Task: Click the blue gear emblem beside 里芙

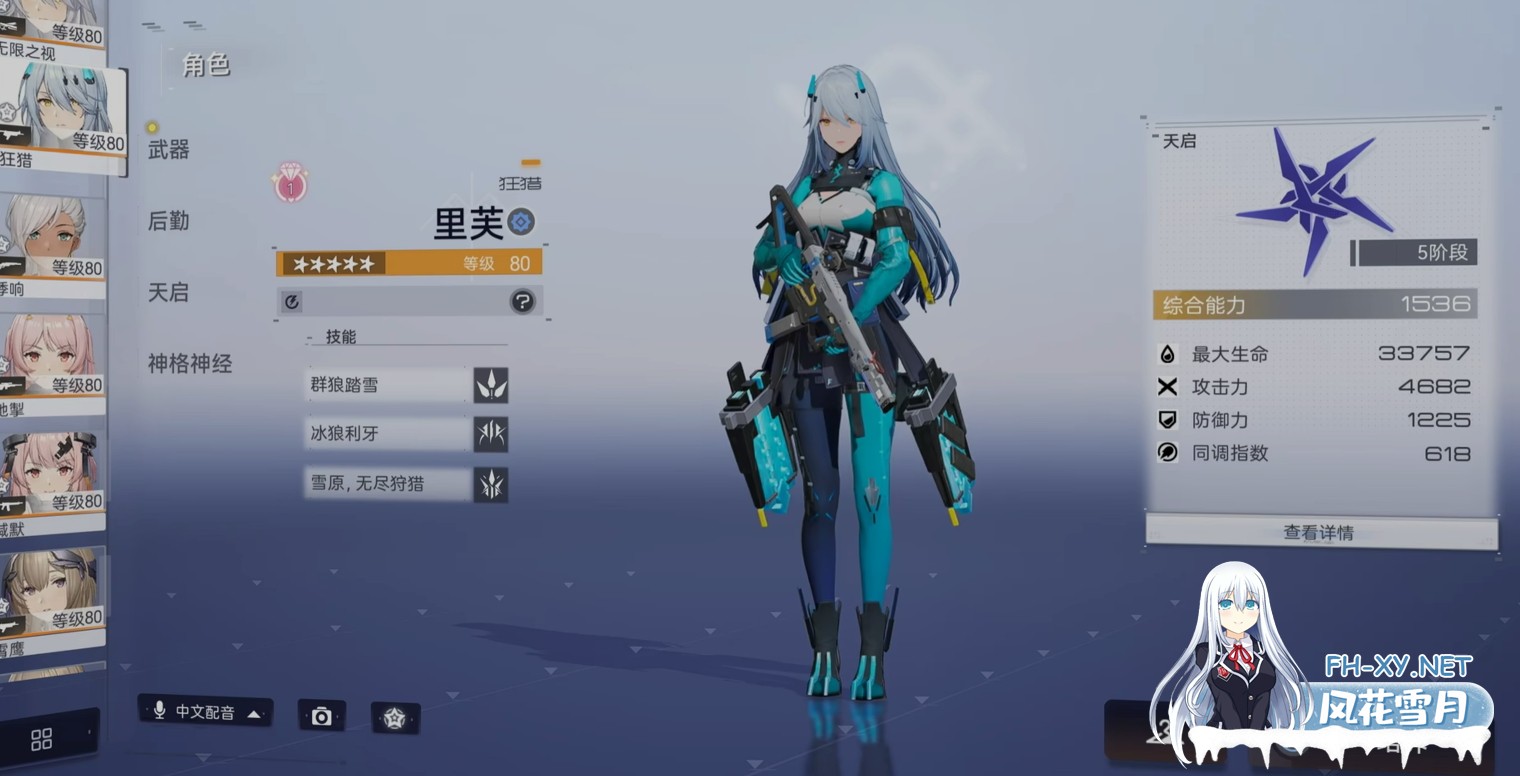Action: pyautogui.click(x=520, y=222)
